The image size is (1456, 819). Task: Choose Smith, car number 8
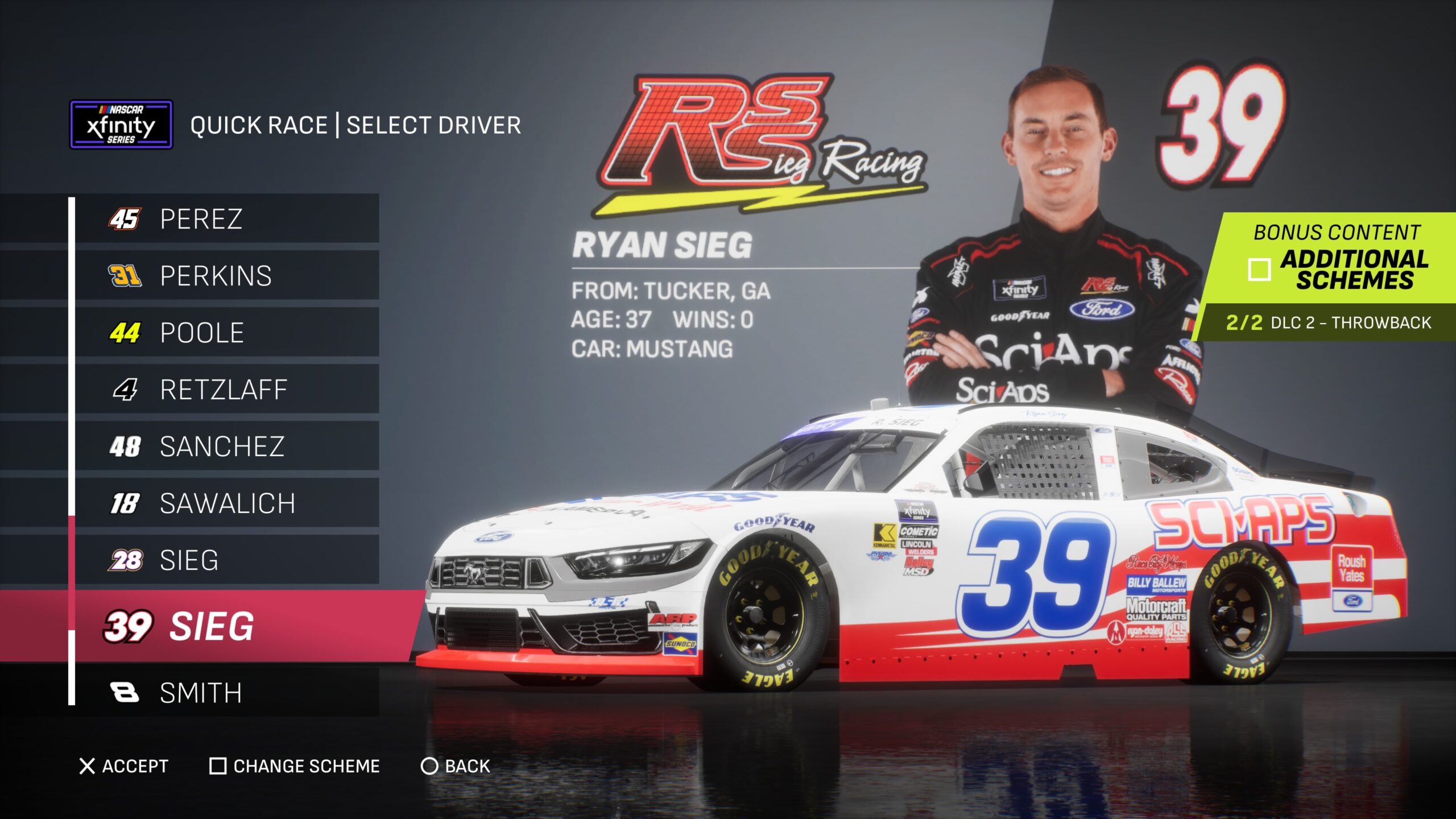[226, 693]
